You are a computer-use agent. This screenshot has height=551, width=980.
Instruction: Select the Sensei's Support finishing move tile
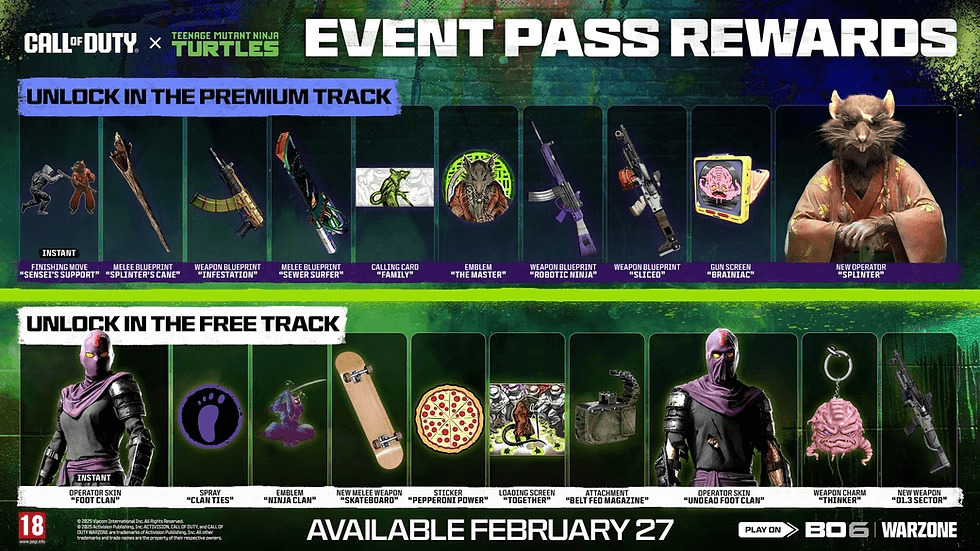coord(59,190)
